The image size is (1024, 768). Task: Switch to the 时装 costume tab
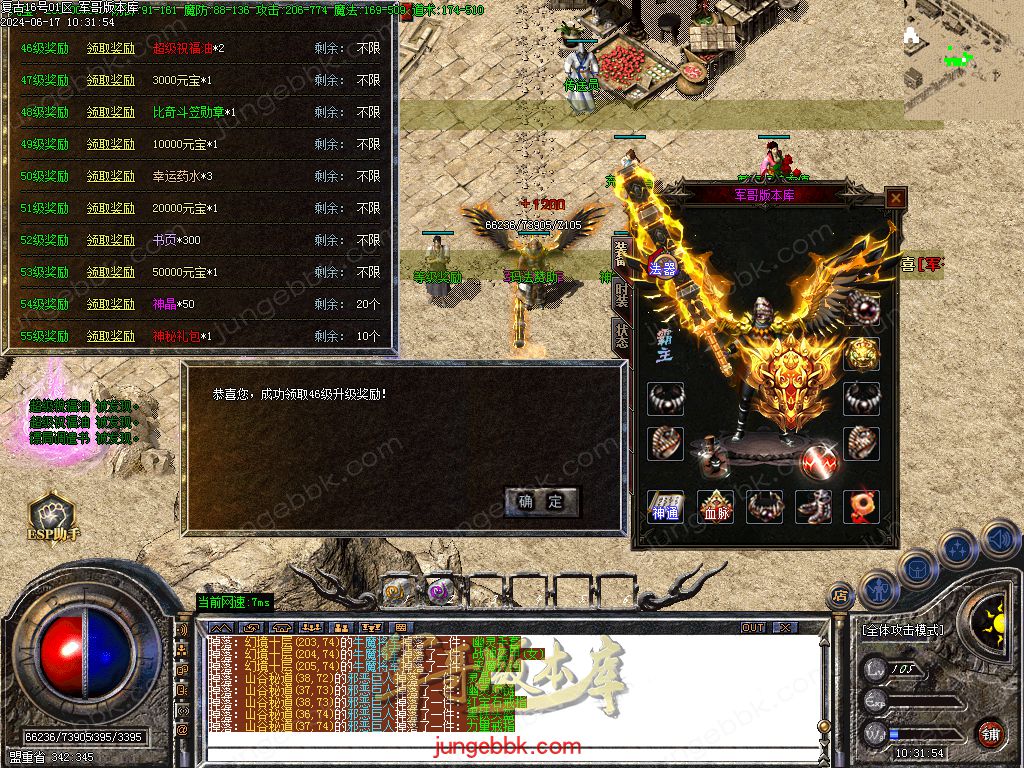coord(621,295)
